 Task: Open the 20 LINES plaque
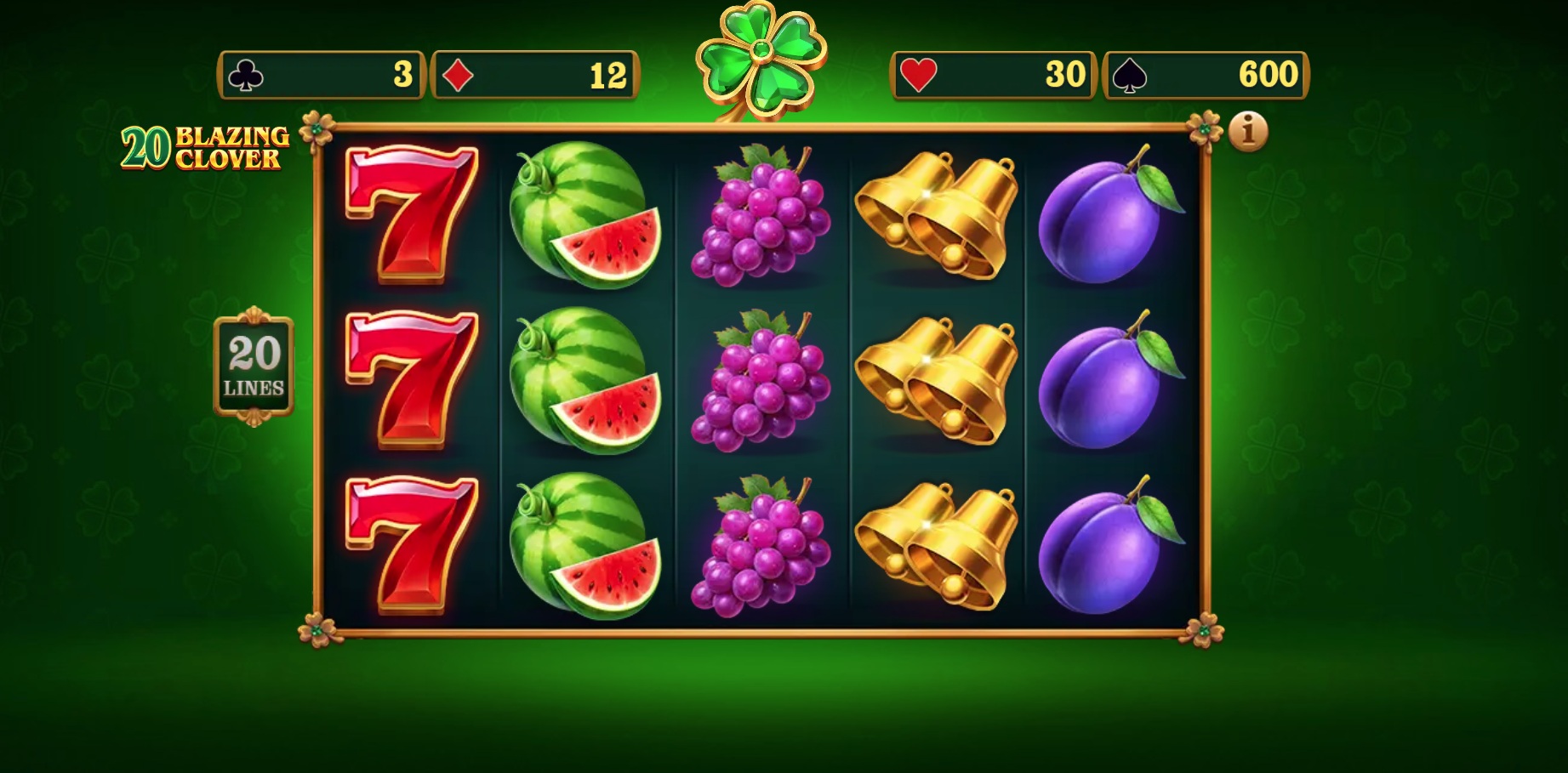coord(253,366)
